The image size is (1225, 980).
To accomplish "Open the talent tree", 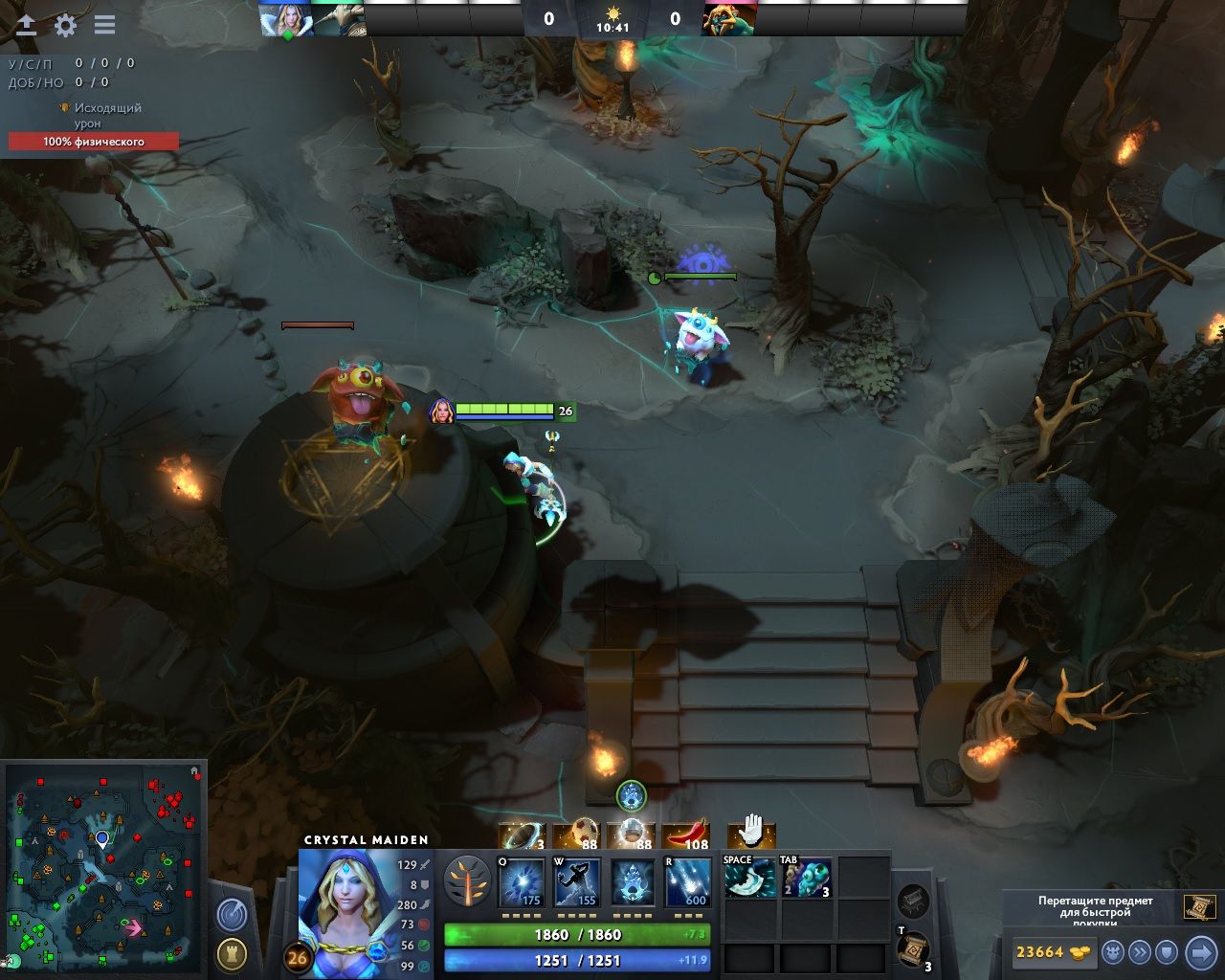I will click(x=468, y=881).
